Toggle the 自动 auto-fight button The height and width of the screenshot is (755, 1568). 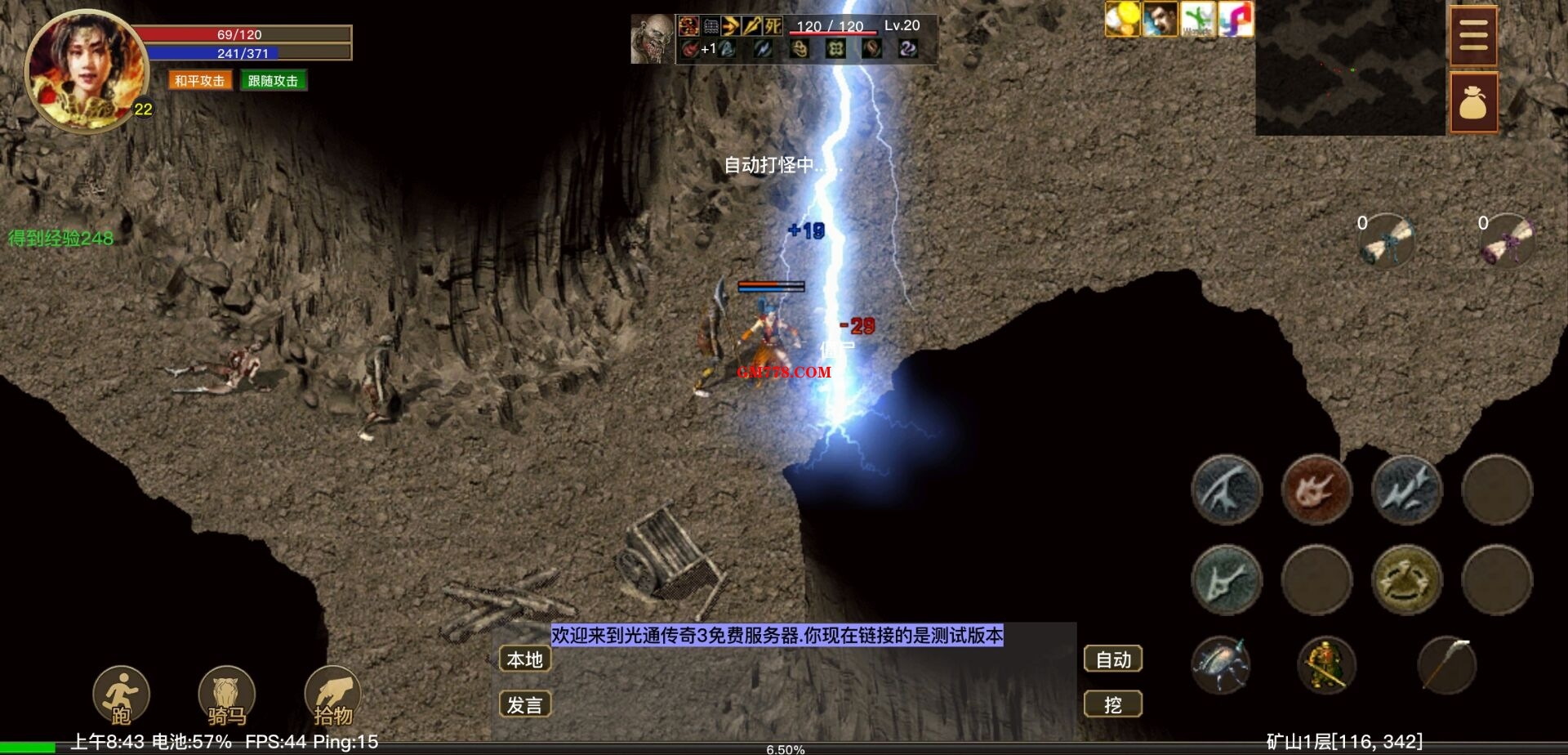tap(1112, 659)
